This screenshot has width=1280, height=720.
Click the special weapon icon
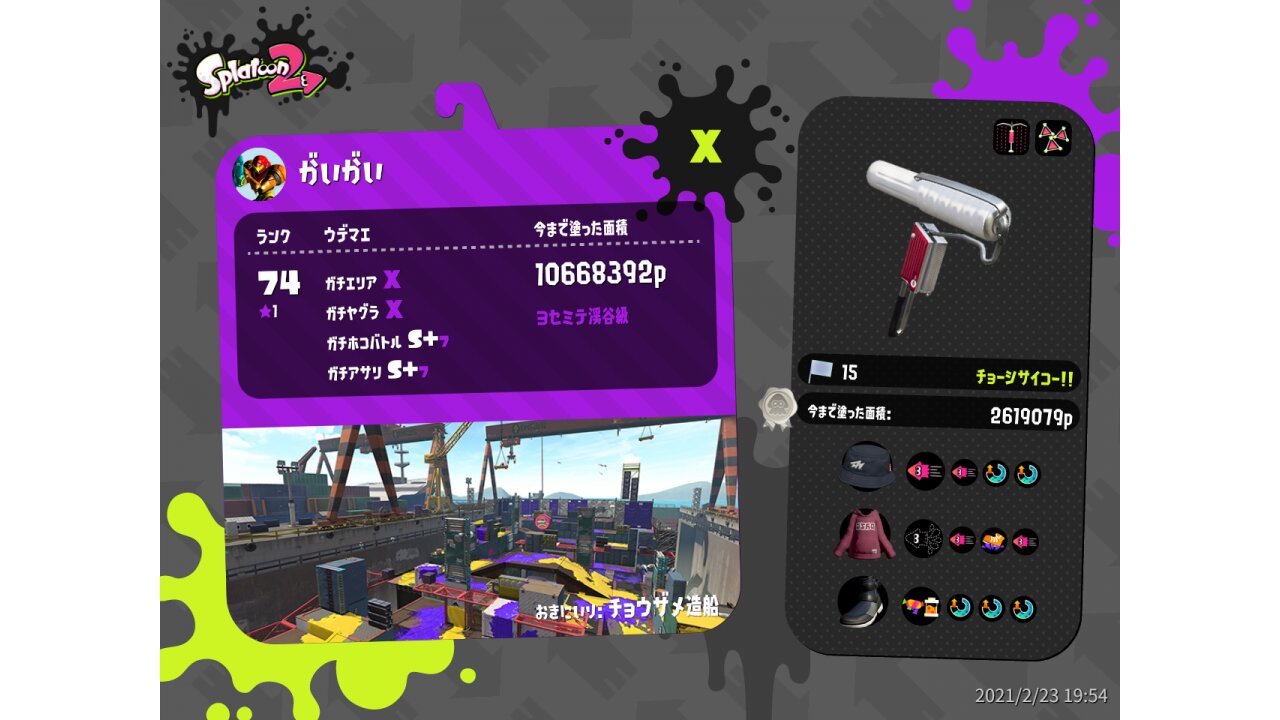pos(1052,138)
